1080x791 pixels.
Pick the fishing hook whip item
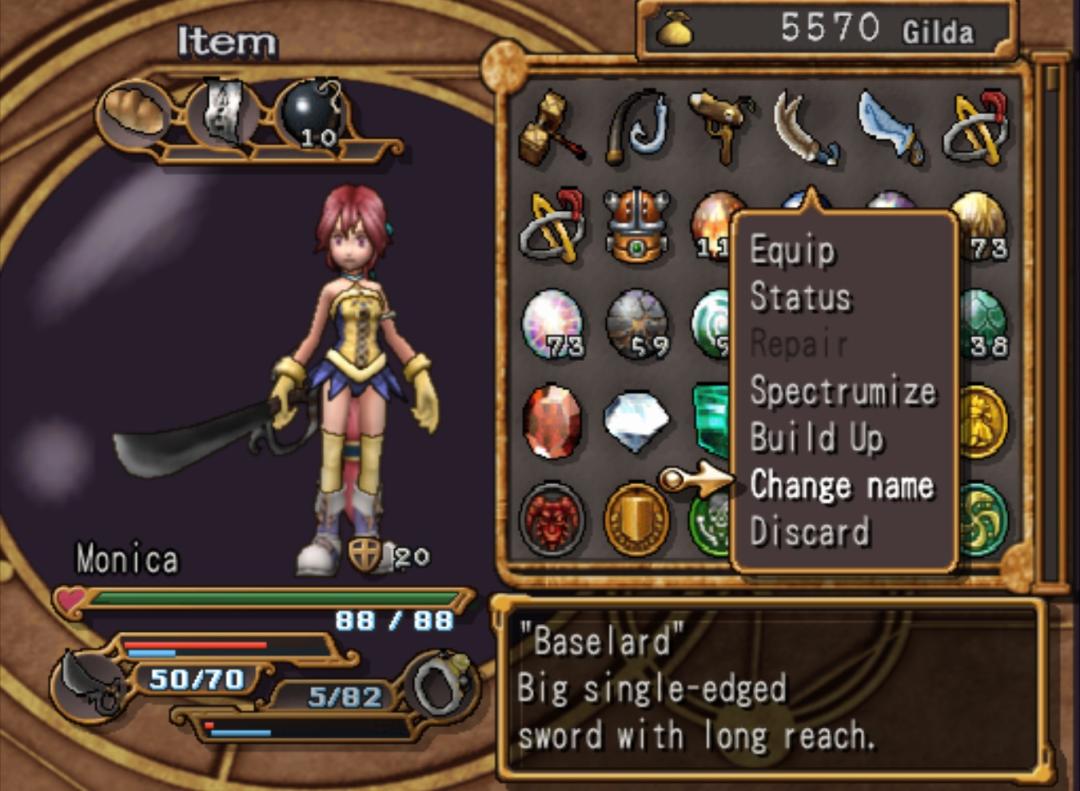point(636,128)
